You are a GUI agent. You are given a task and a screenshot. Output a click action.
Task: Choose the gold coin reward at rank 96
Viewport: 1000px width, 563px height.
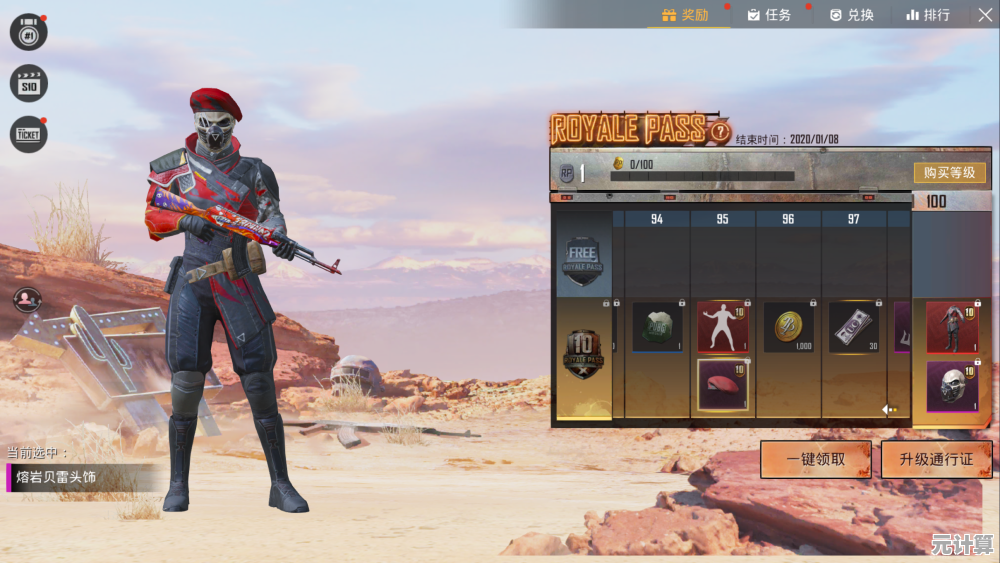click(x=788, y=327)
